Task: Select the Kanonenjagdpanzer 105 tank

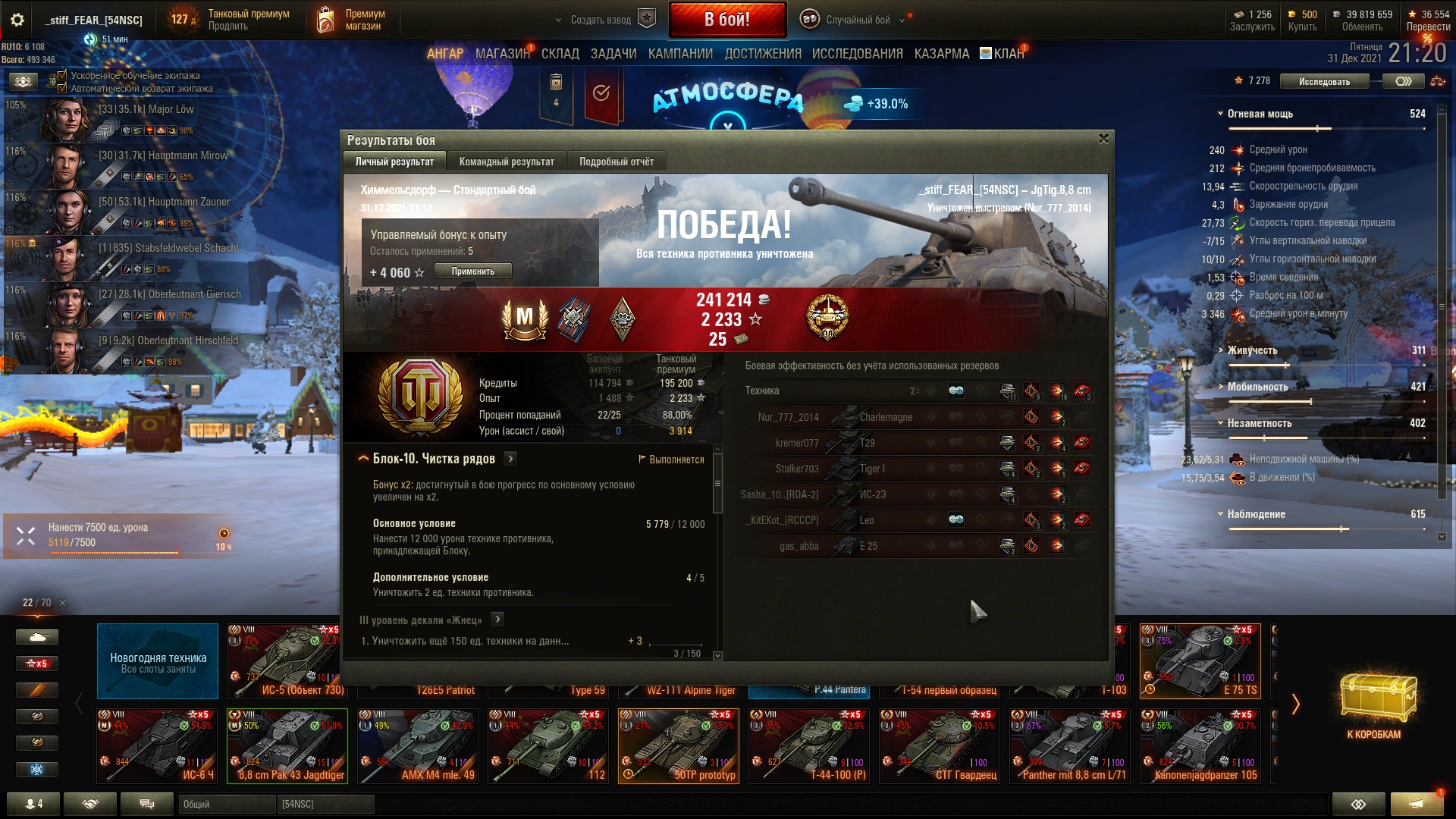Action: point(1200,745)
